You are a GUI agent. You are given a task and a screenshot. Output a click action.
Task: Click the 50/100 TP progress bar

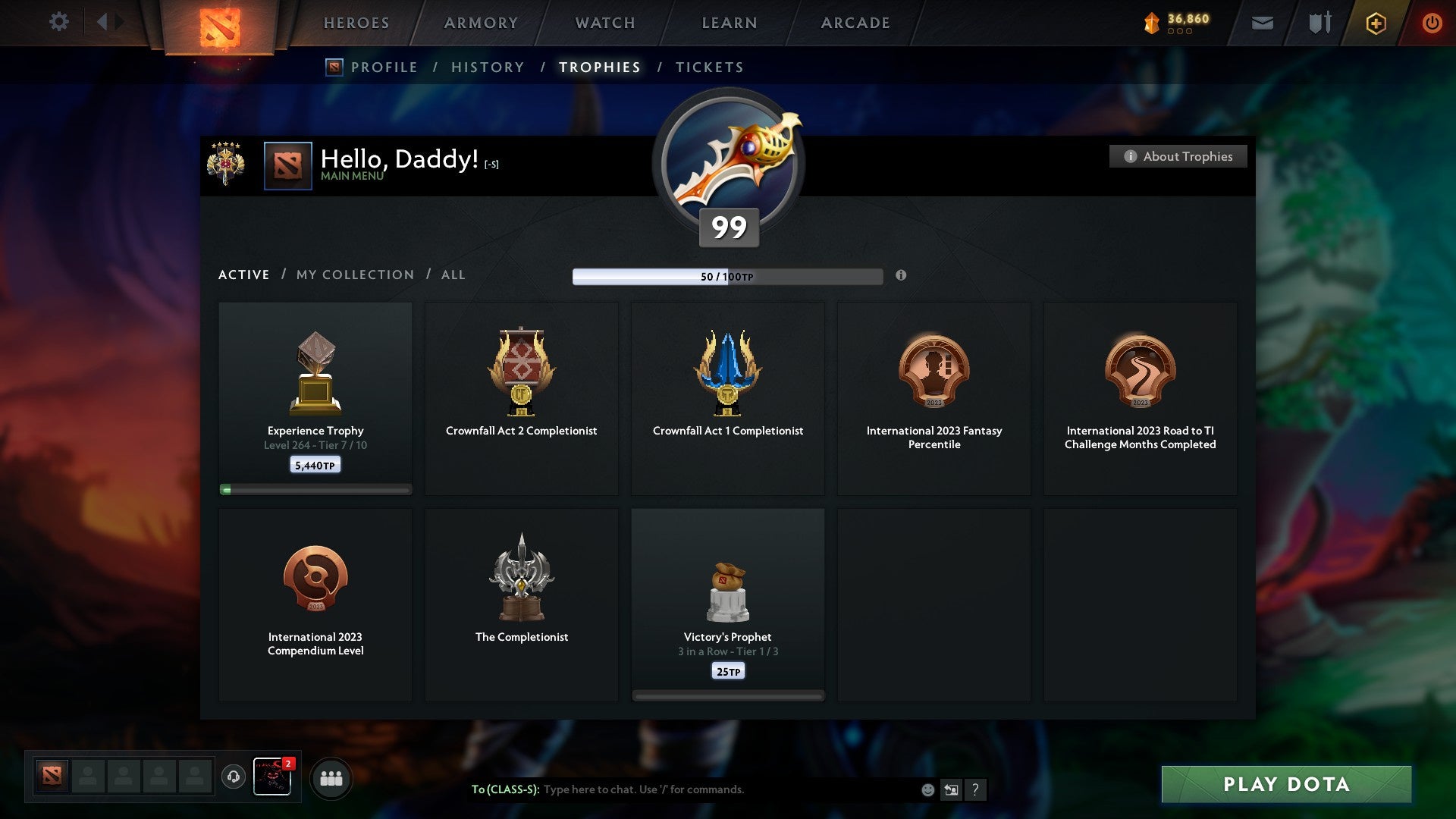[728, 276]
